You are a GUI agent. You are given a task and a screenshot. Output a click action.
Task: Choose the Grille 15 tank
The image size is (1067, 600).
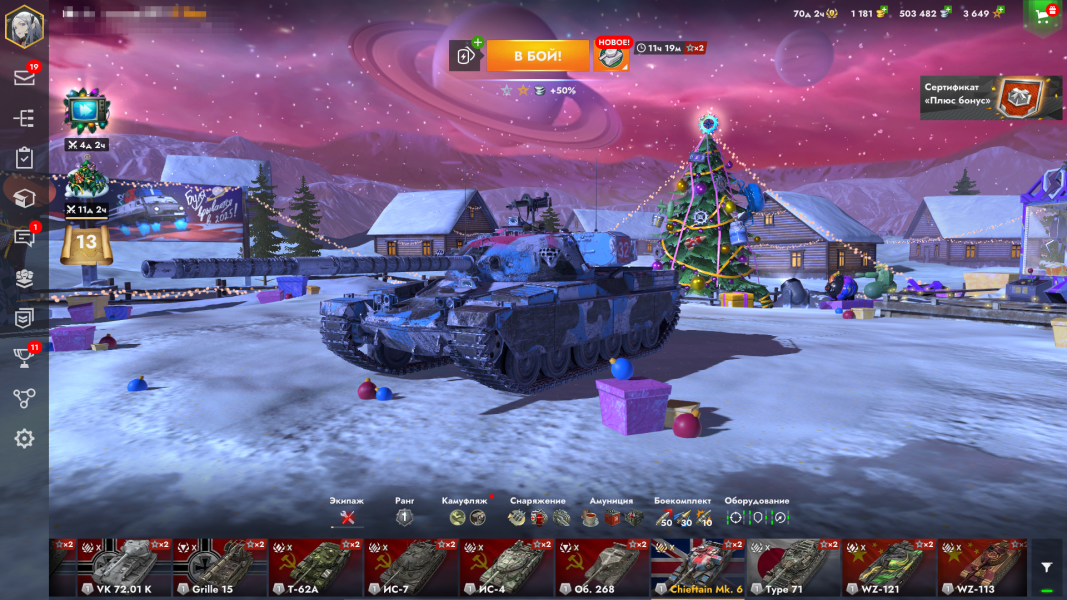pyautogui.click(x=220, y=567)
